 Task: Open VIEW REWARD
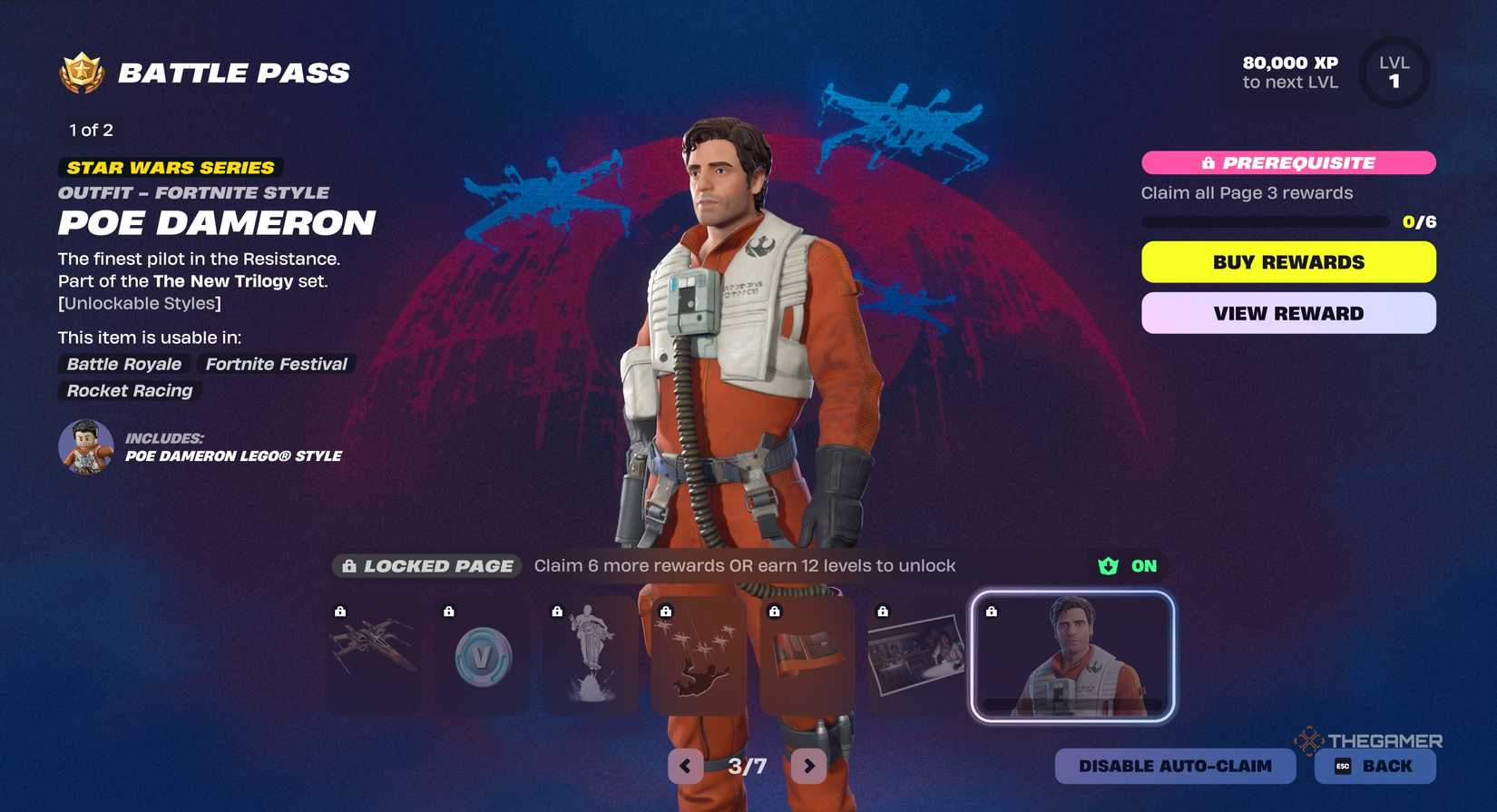coord(1287,313)
